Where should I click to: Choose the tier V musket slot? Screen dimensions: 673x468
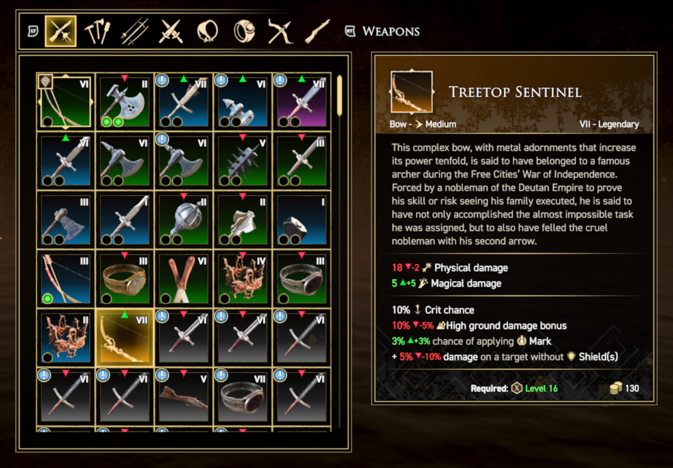click(183, 396)
